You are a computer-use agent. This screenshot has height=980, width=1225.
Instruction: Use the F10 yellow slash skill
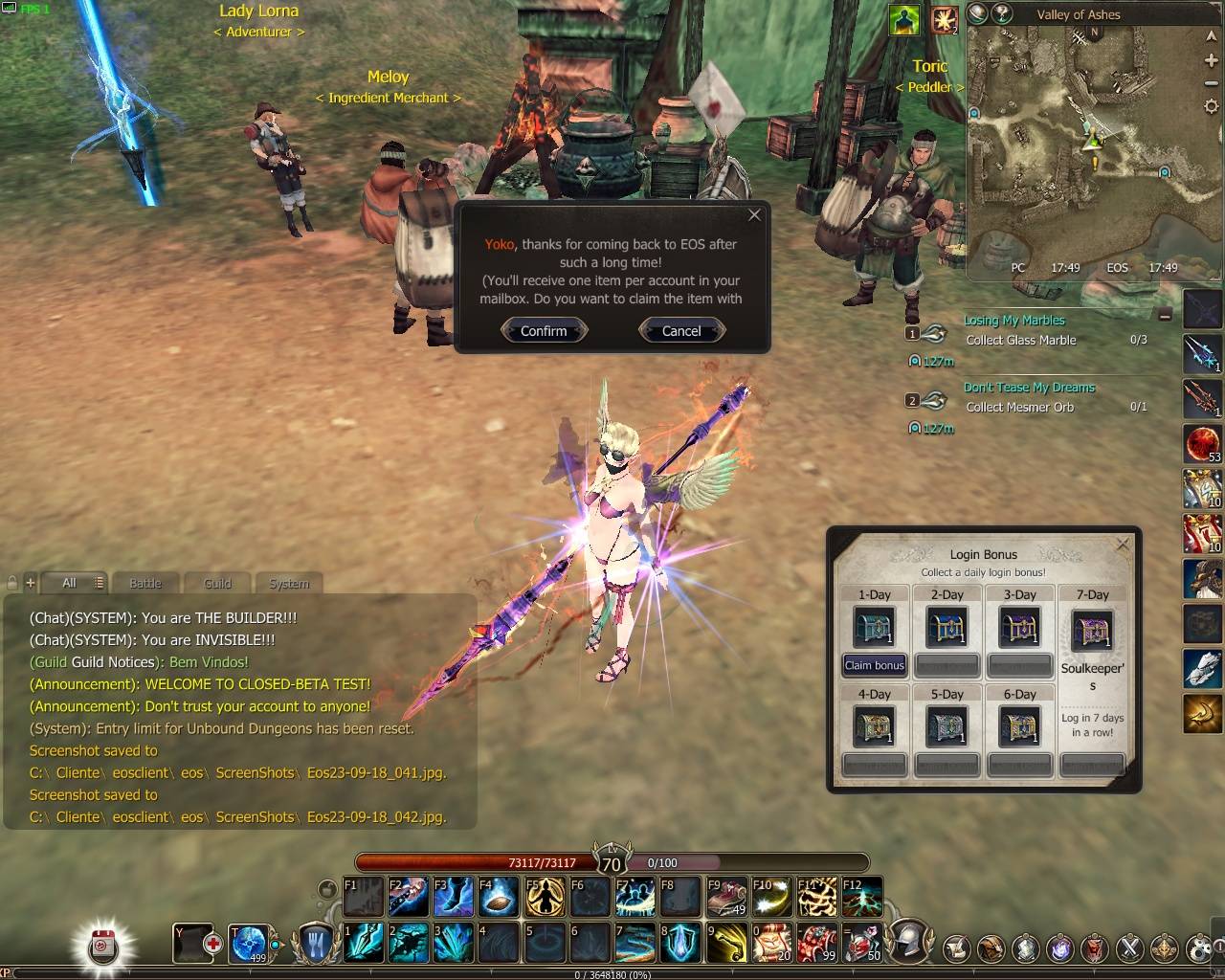point(771,898)
